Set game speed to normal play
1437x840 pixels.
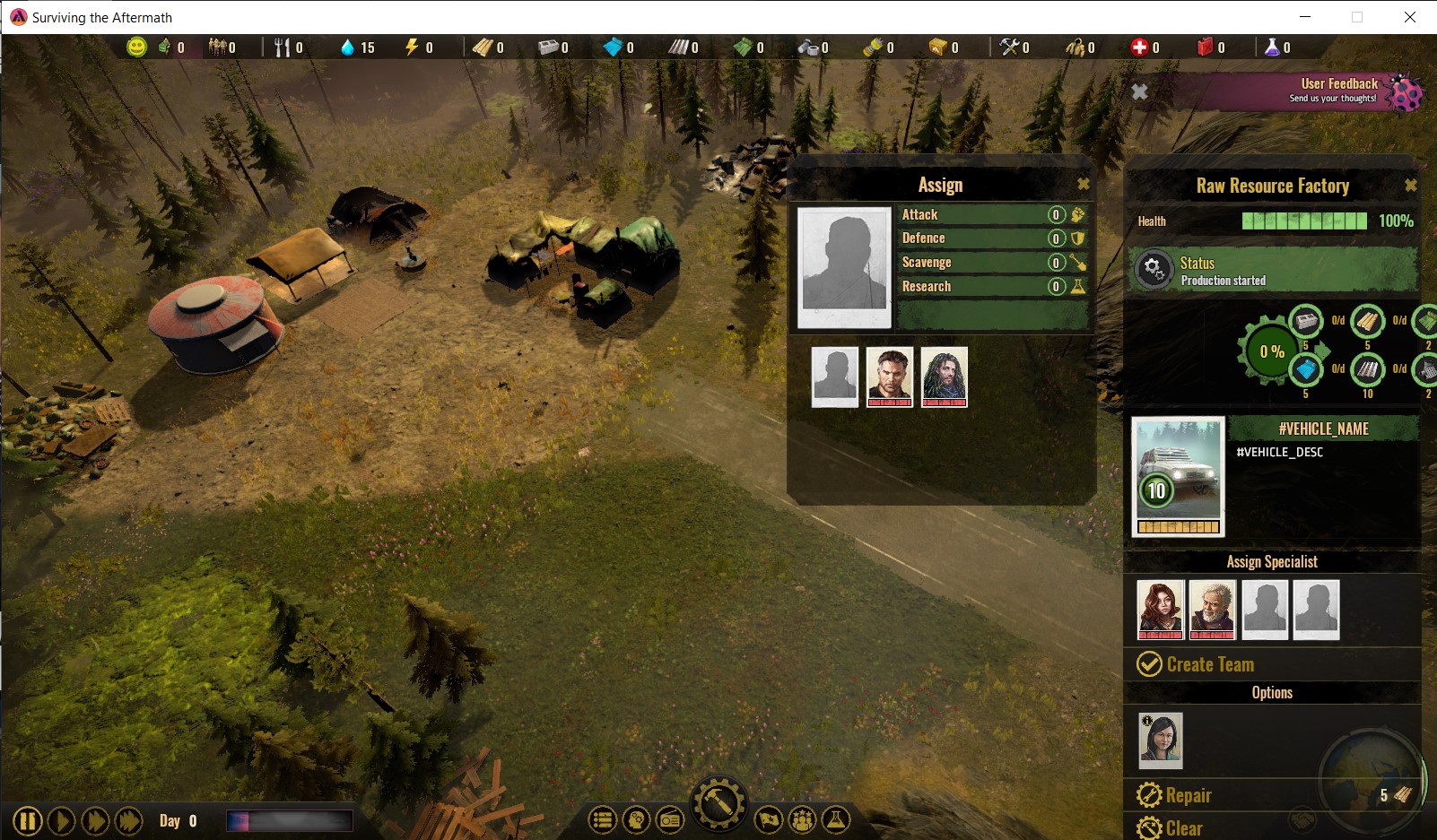tap(61, 821)
